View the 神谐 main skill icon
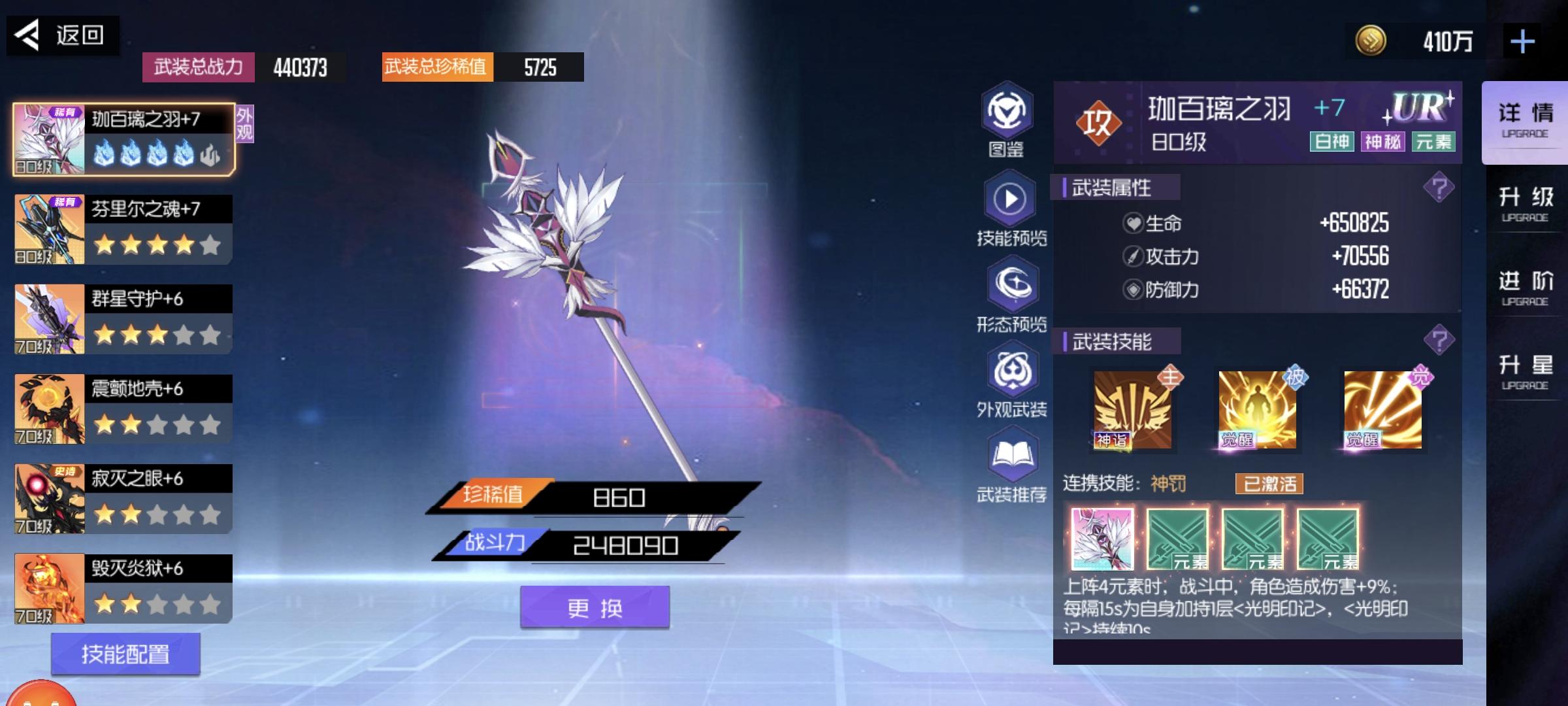 pos(1132,410)
